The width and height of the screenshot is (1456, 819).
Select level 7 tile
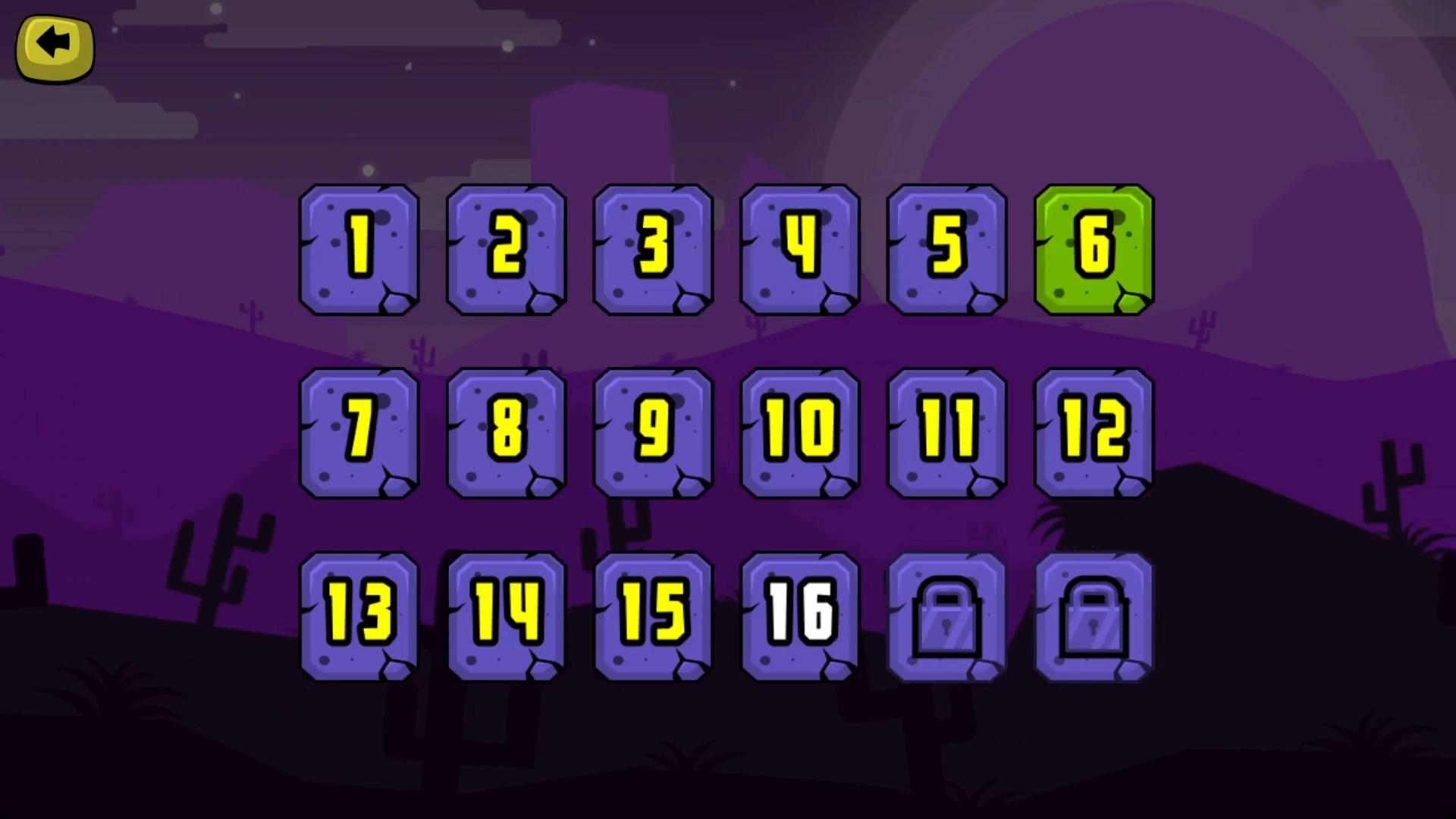pos(358,434)
